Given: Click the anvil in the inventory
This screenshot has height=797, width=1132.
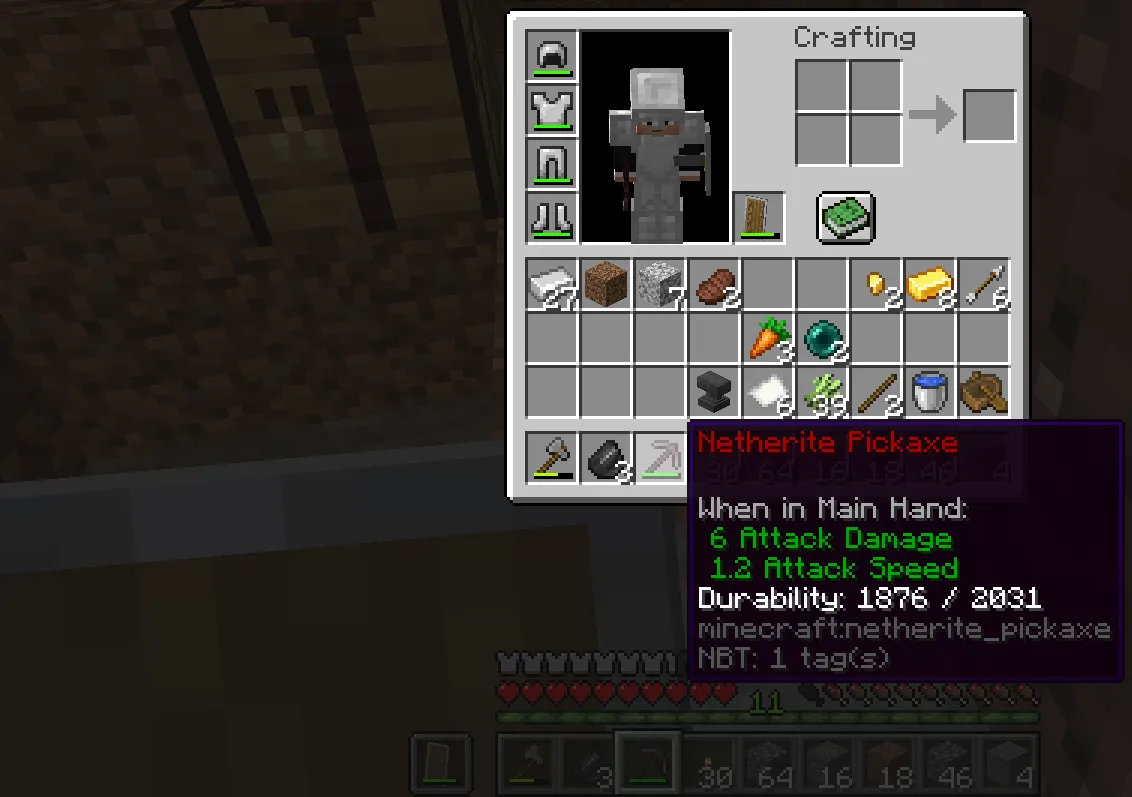Looking at the screenshot, I should pos(714,393).
